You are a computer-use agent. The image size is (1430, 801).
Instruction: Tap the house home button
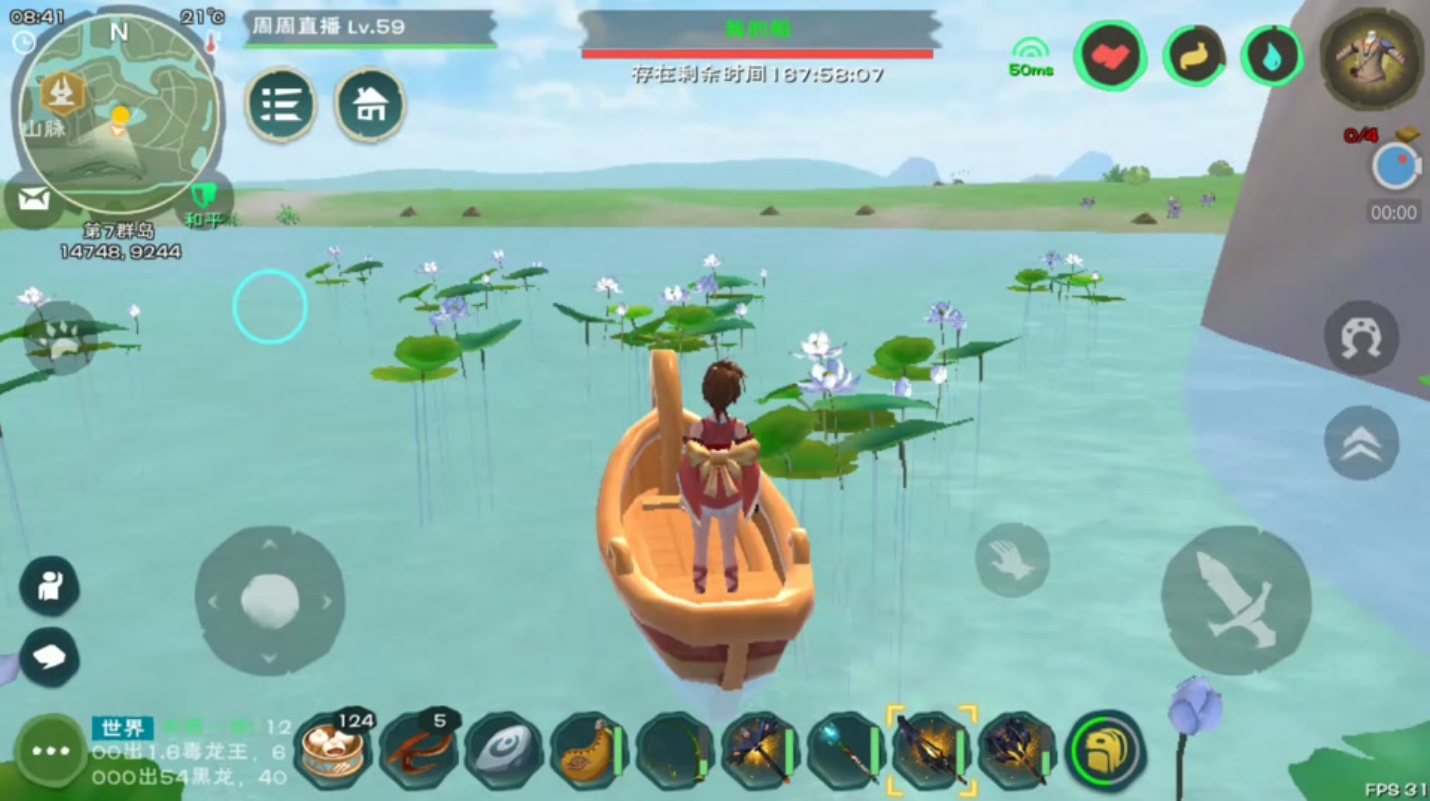pos(370,104)
